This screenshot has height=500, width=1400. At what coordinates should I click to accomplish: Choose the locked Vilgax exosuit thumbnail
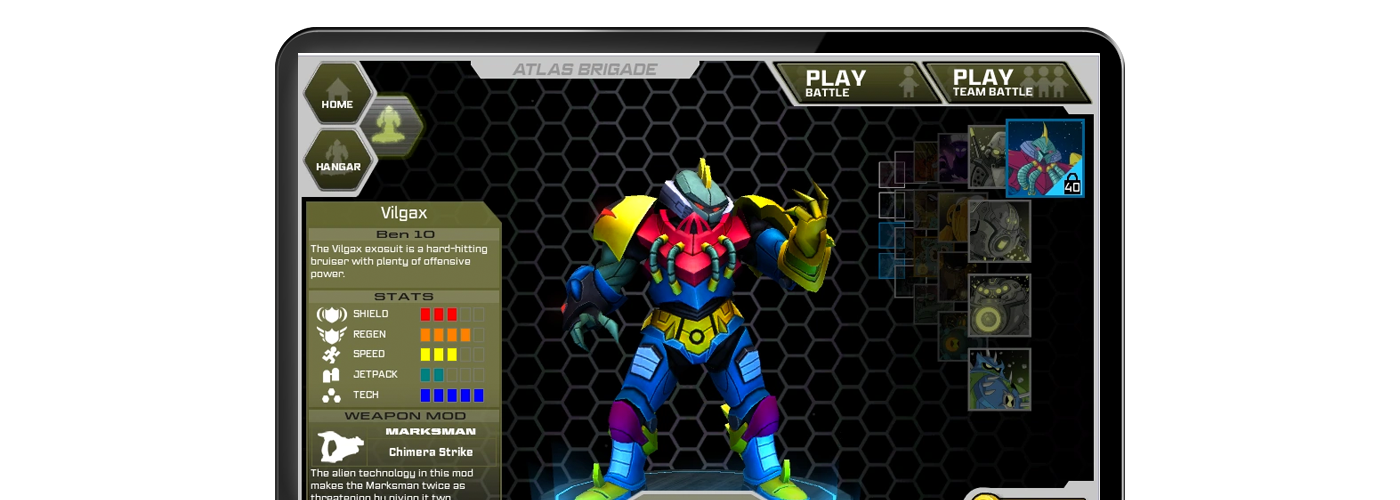coord(1044,158)
